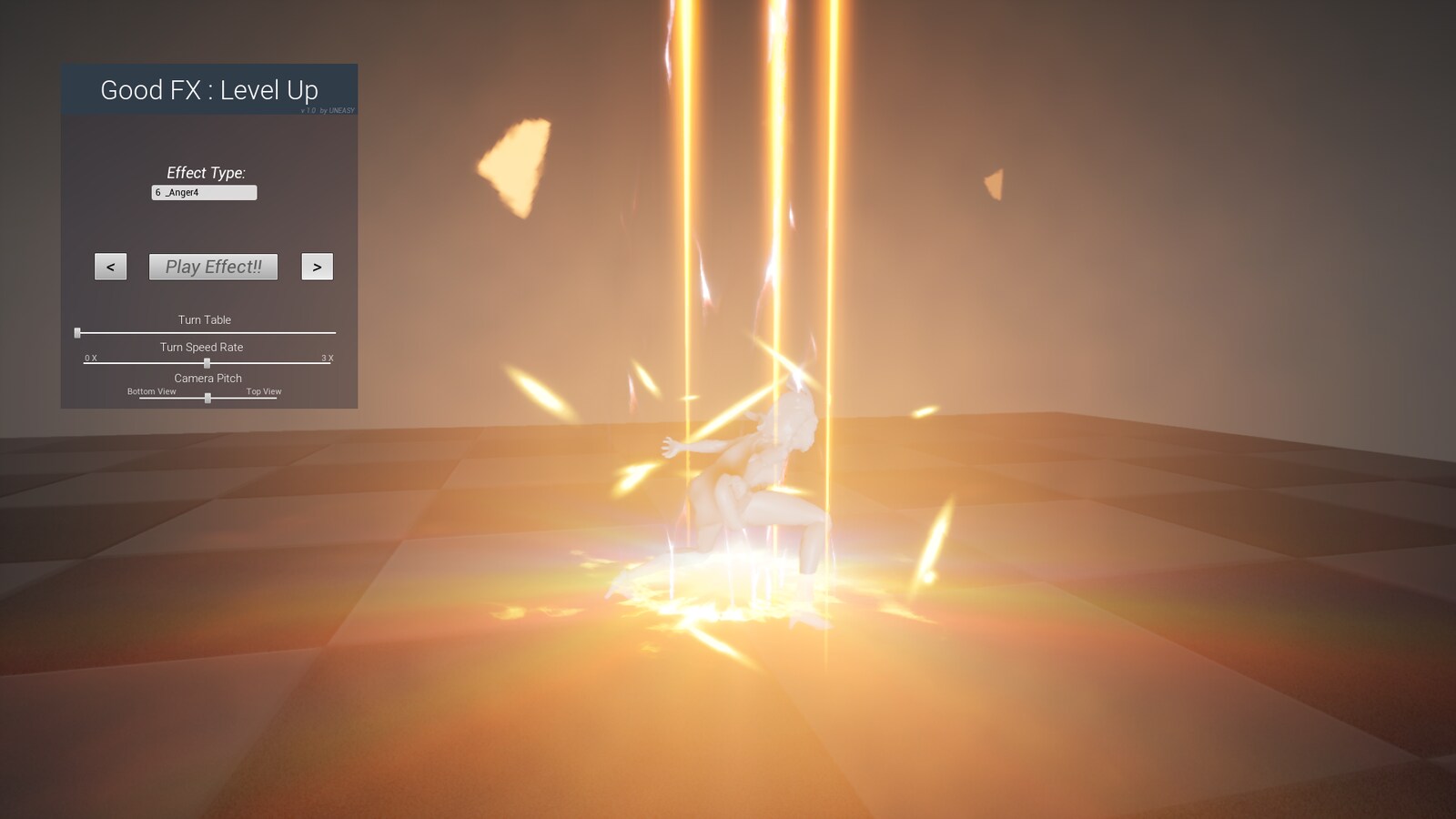Click the leftmost position of Turn Table slider track
1456x819 pixels.
click(x=78, y=332)
